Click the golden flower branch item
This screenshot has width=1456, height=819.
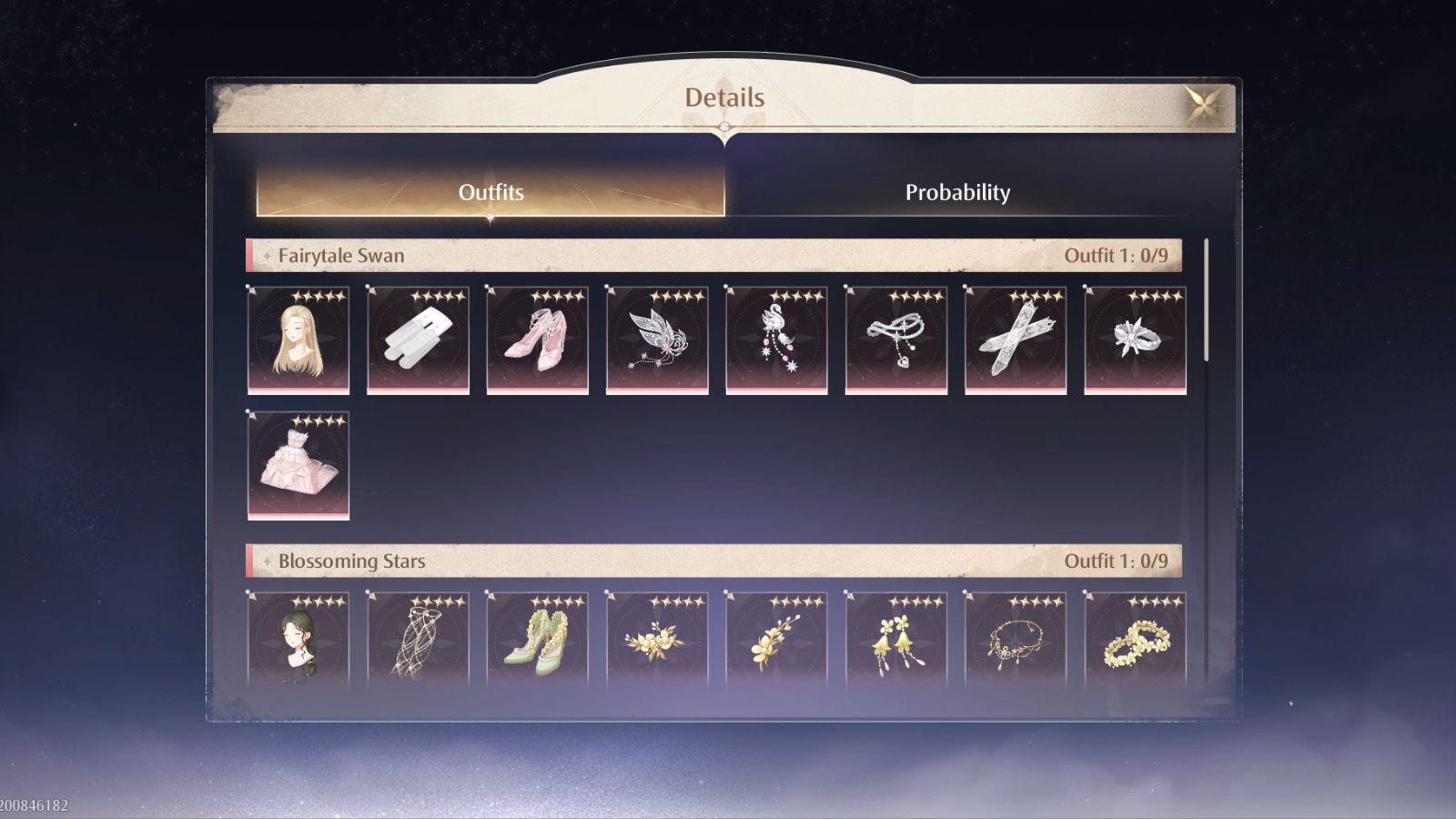(x=776, y=642)
